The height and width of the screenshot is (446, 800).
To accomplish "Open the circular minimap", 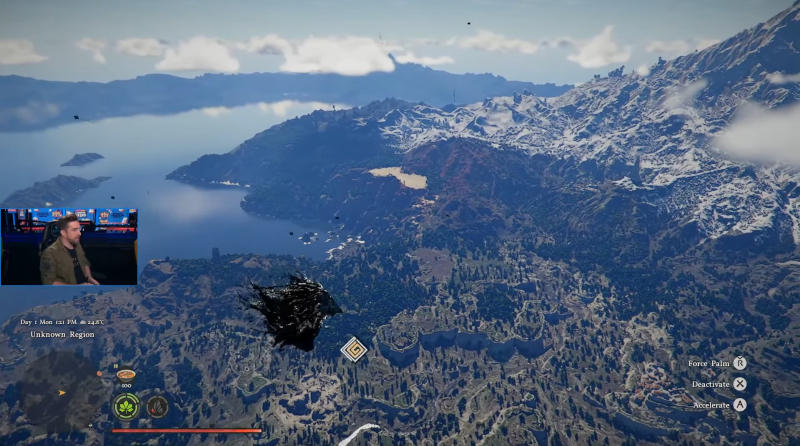I will point(60,390).
